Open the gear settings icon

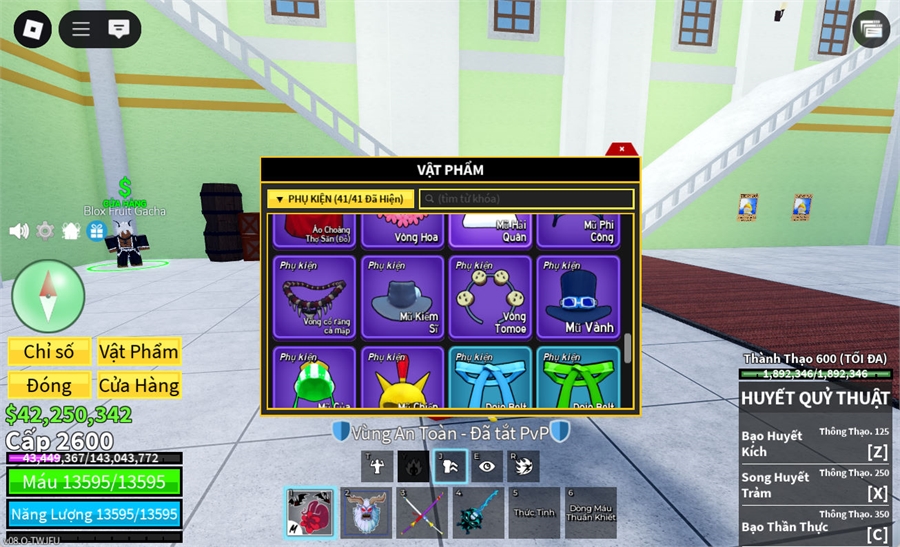click(45, 231)
